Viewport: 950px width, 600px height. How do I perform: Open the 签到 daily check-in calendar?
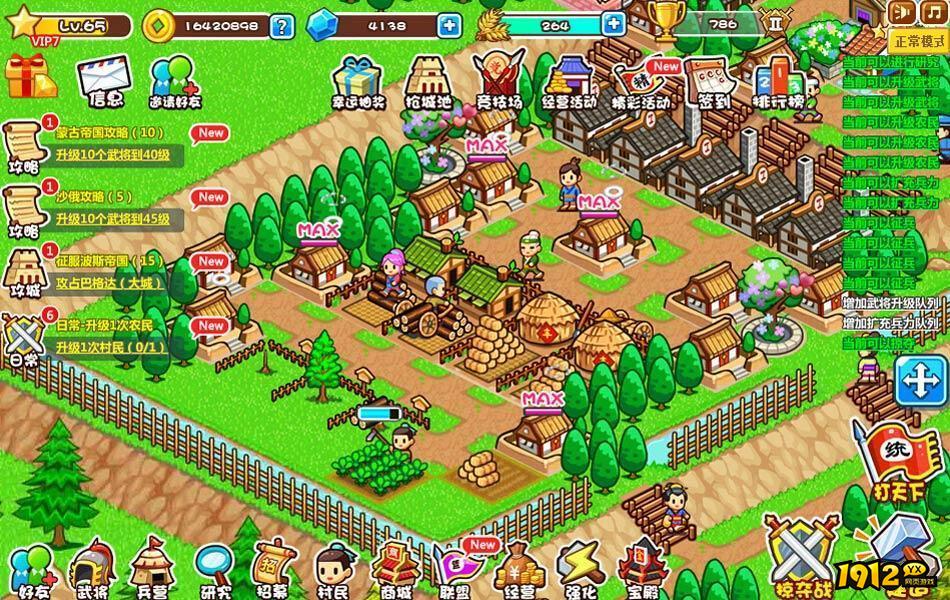[x=714, y=78]
